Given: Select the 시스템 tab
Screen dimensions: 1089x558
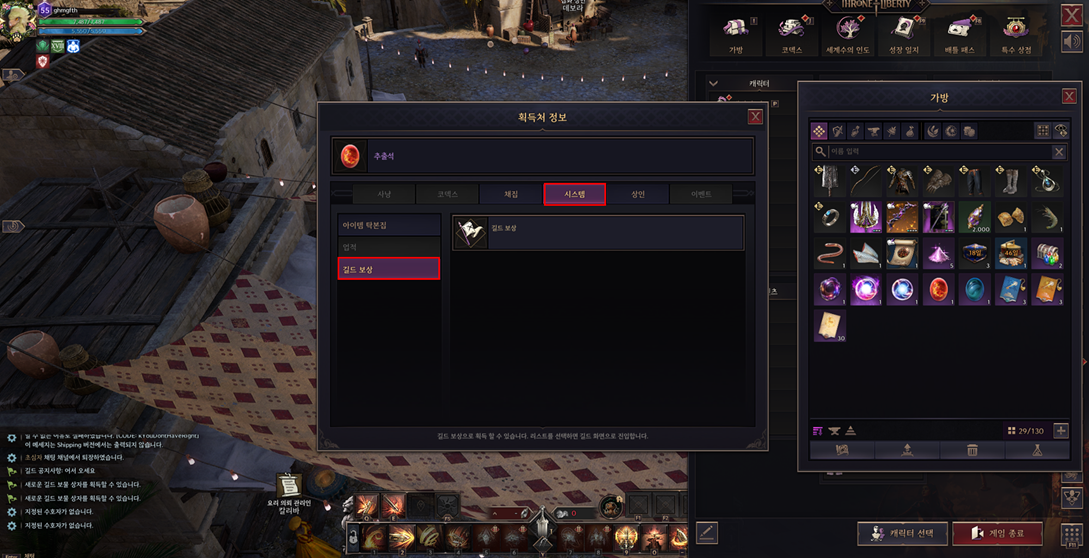Looking at the screenshot, I should point(574,194).
